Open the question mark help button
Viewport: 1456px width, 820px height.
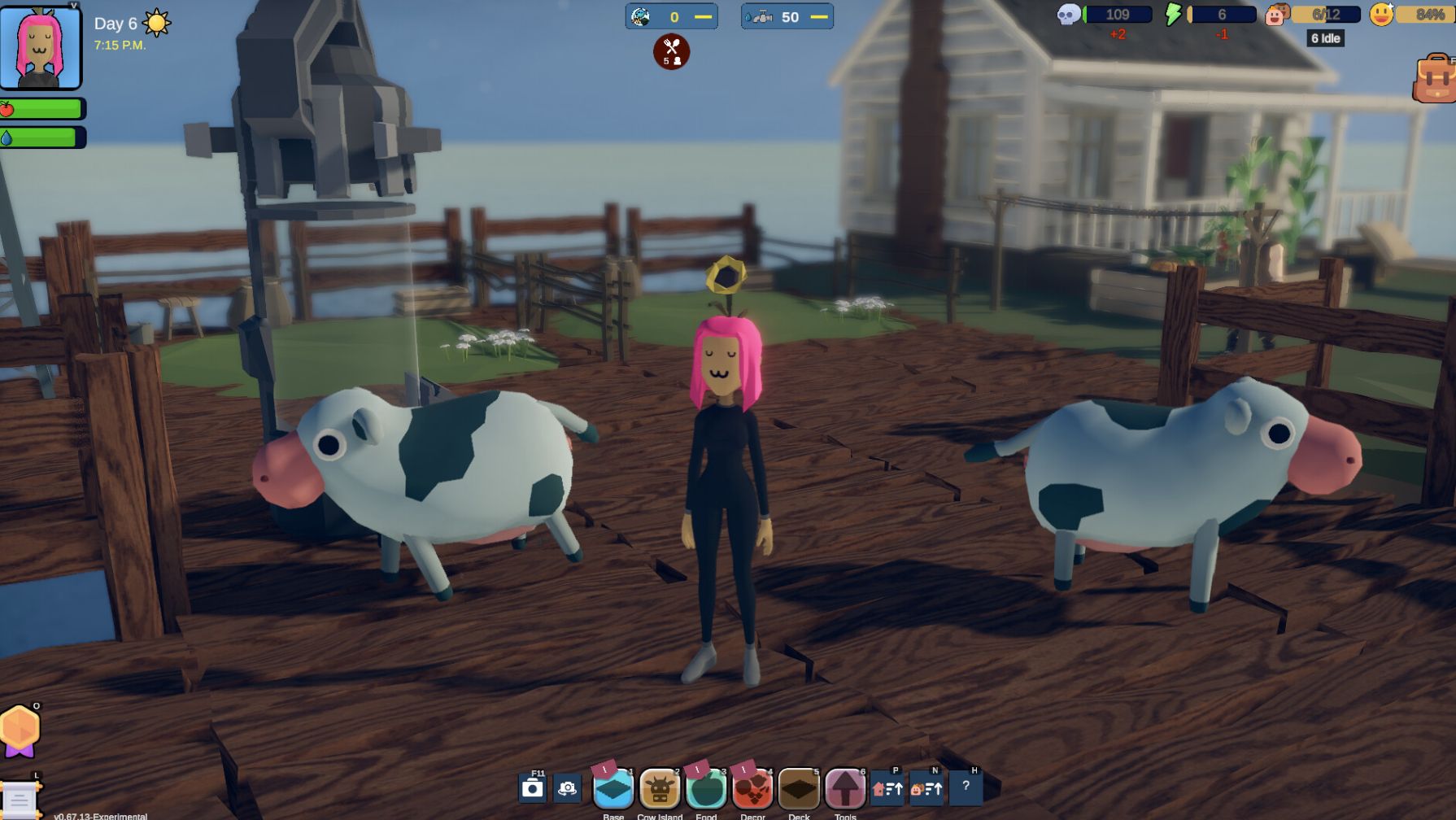click(966, 787)
